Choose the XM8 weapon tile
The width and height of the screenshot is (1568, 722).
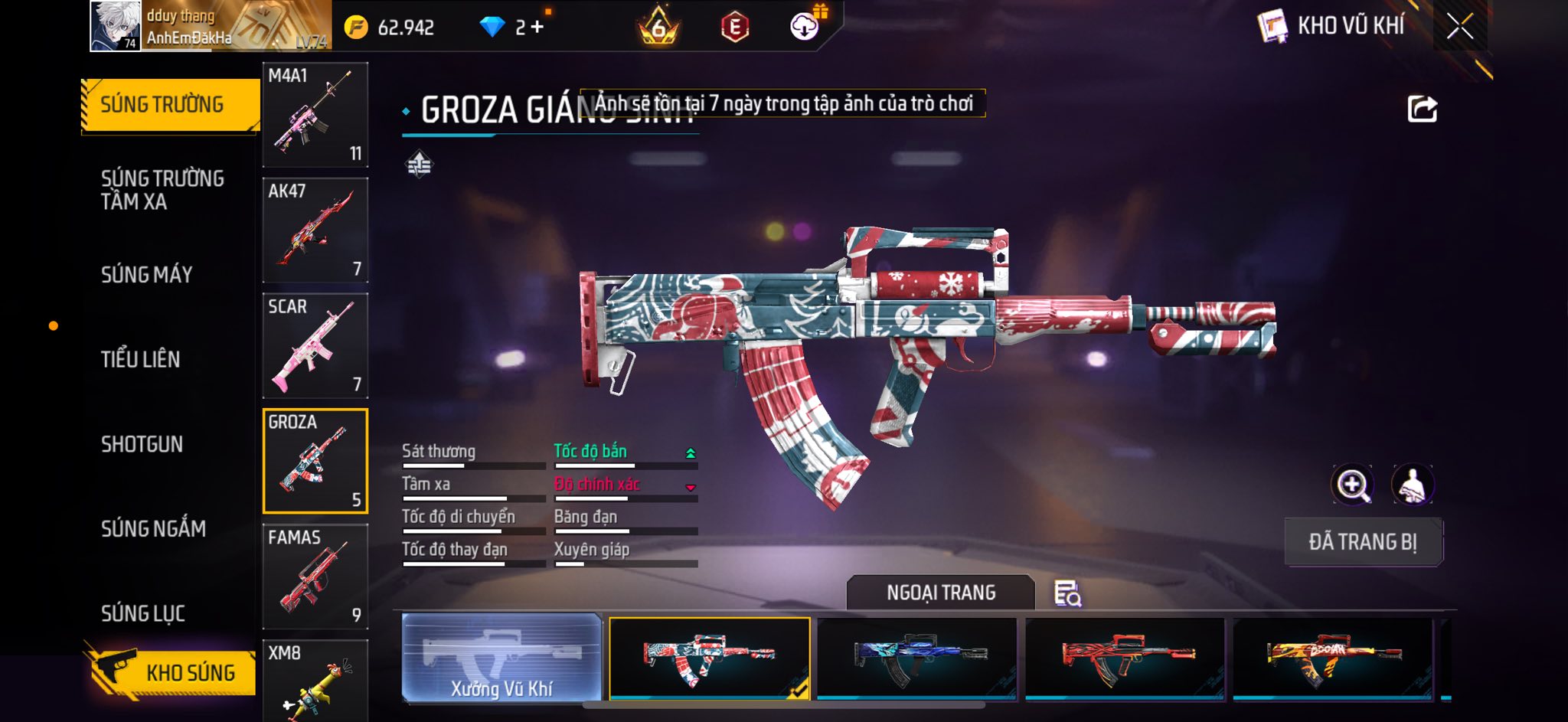click(315, 680)
